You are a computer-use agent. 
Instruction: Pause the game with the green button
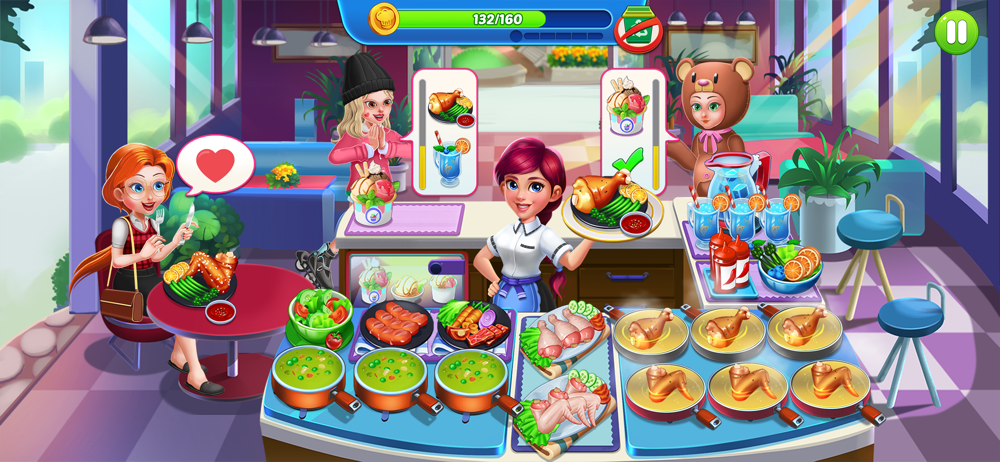click(x=957, y=31)
